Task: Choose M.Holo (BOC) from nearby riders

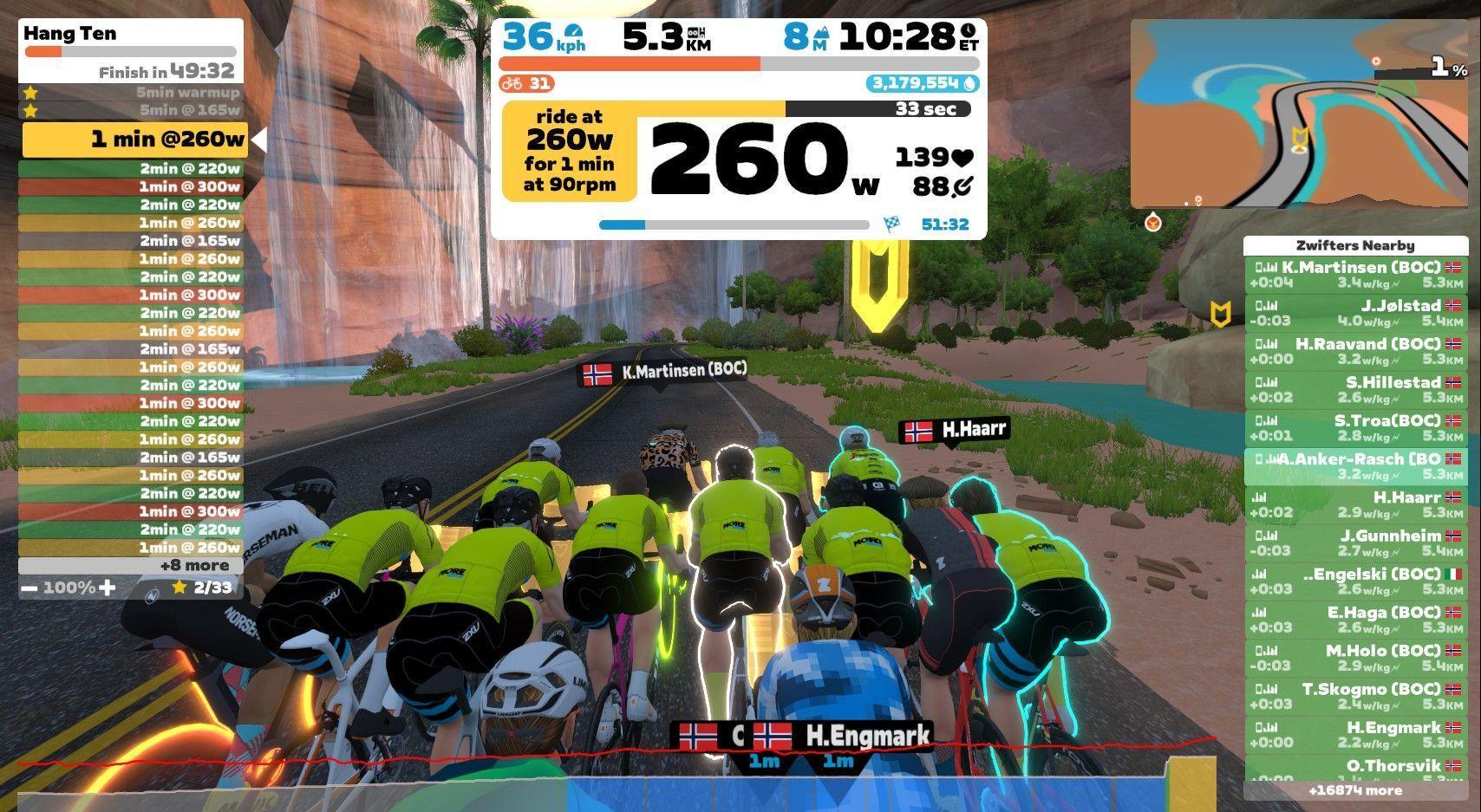Action: [x=1355, y=658]
